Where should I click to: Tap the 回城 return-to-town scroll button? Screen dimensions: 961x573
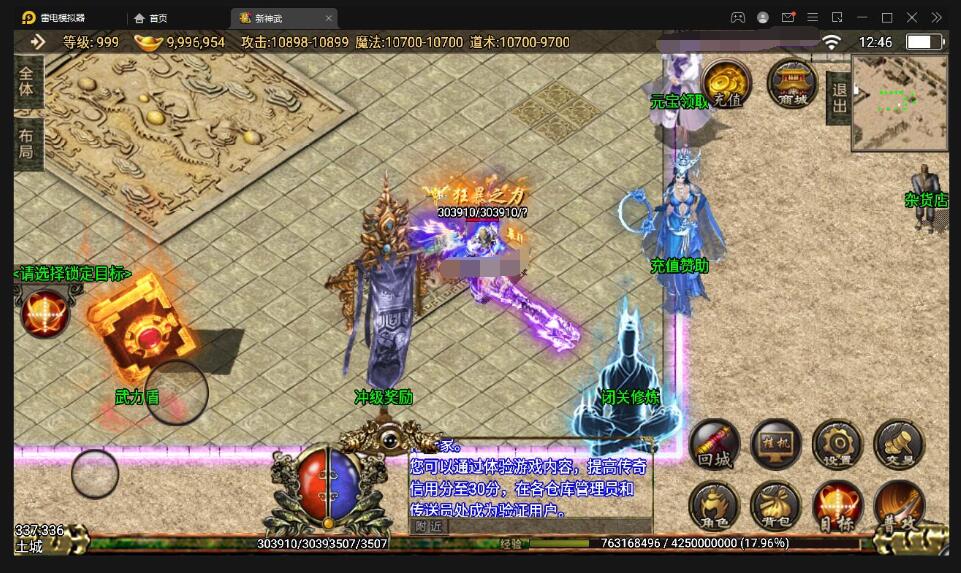point(715,444)
